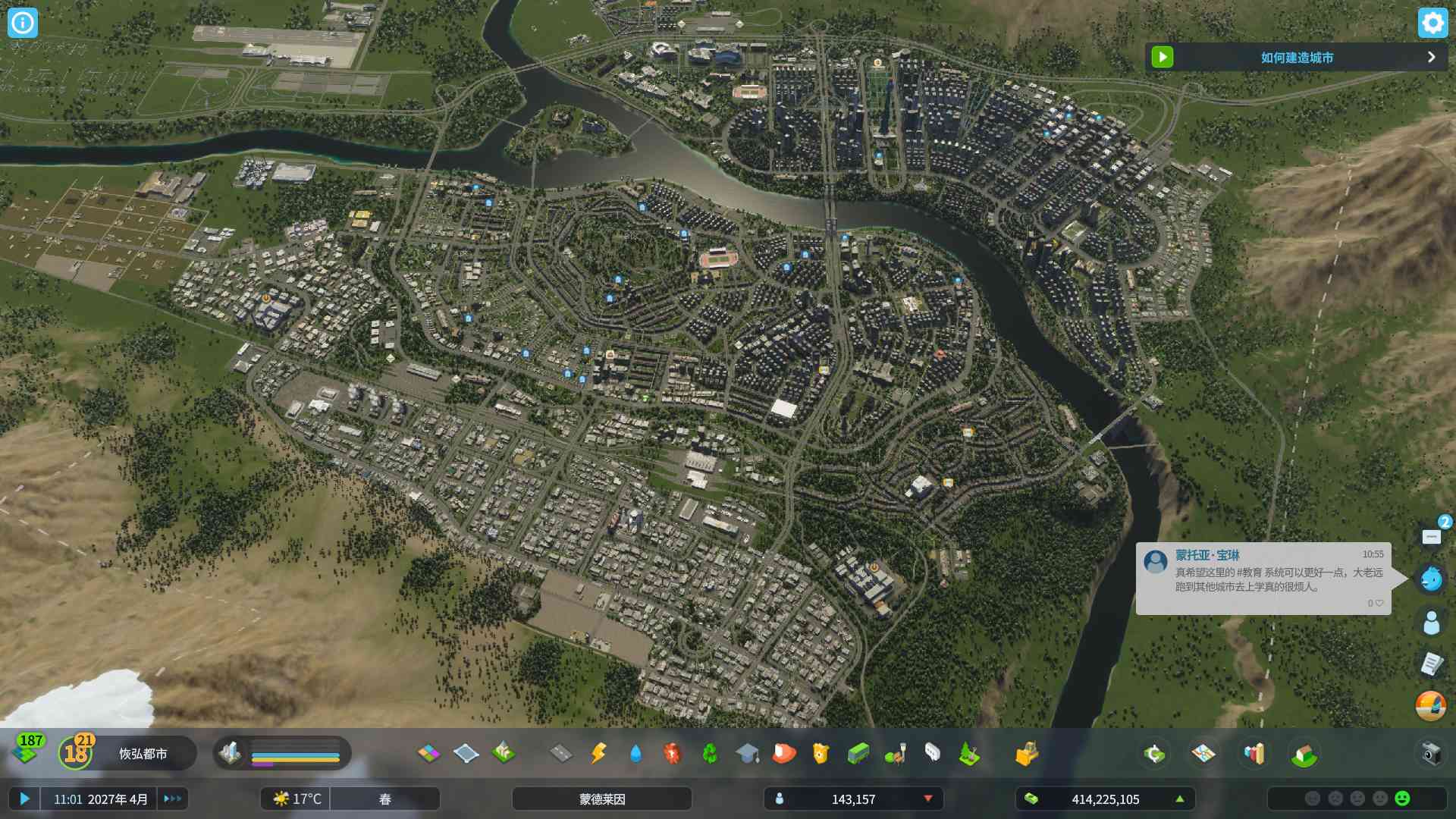Open the photo mode camera

[1431, 753]
